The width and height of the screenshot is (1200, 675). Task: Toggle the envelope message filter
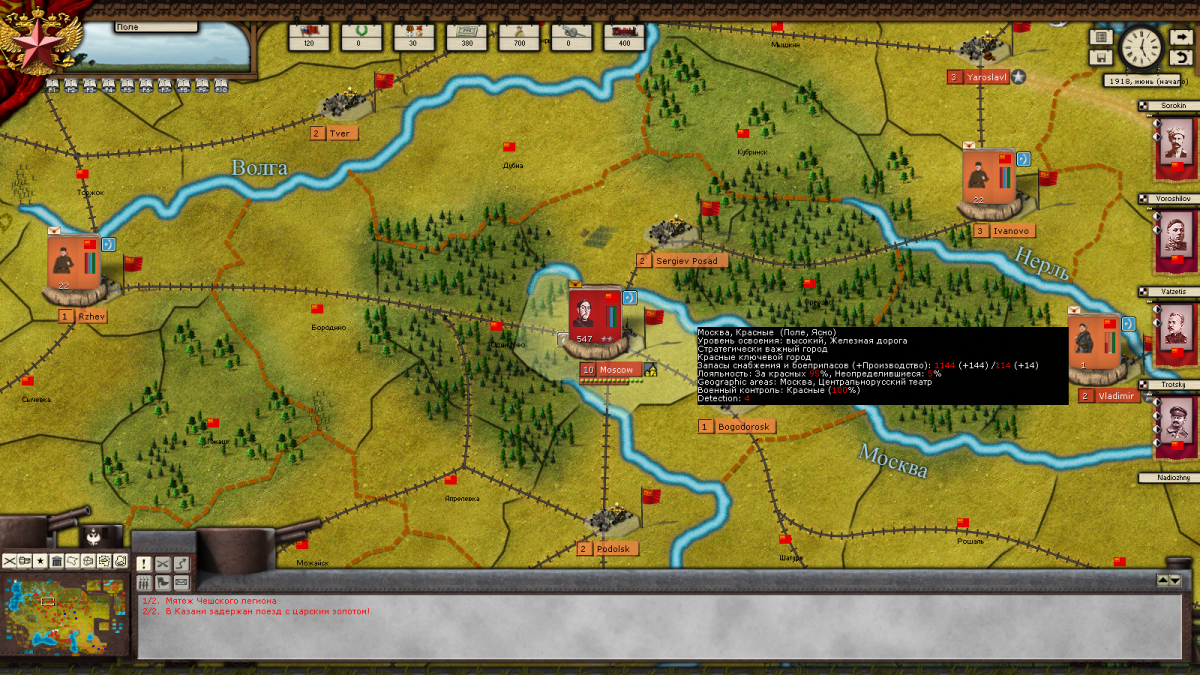(x=181, y=583)
